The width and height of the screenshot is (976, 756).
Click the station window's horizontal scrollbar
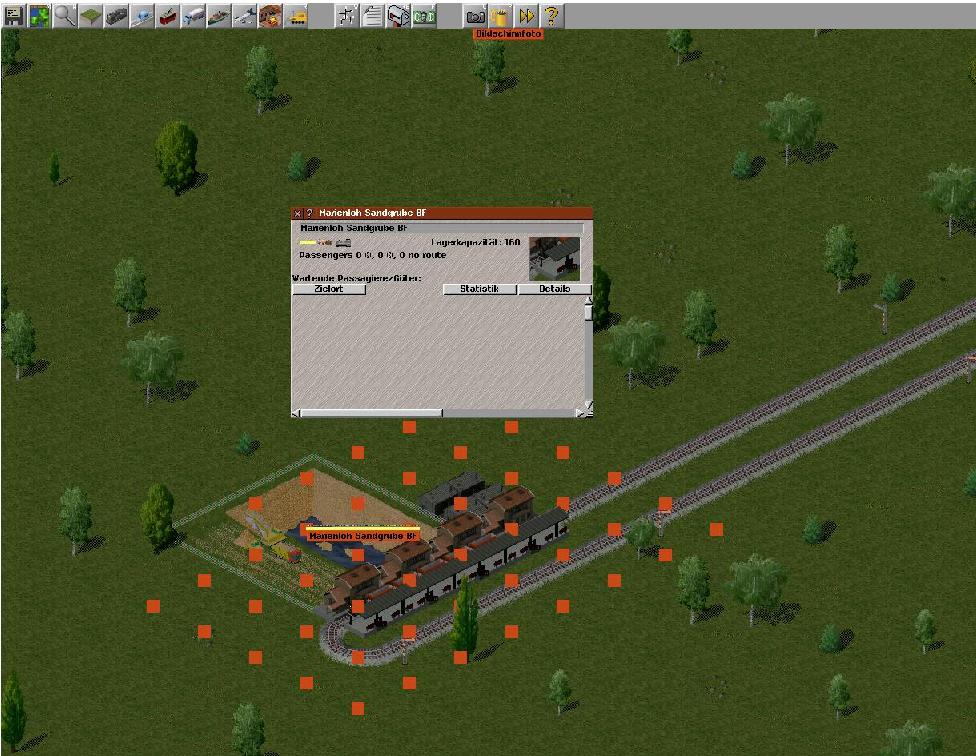[x=370, y=412]
